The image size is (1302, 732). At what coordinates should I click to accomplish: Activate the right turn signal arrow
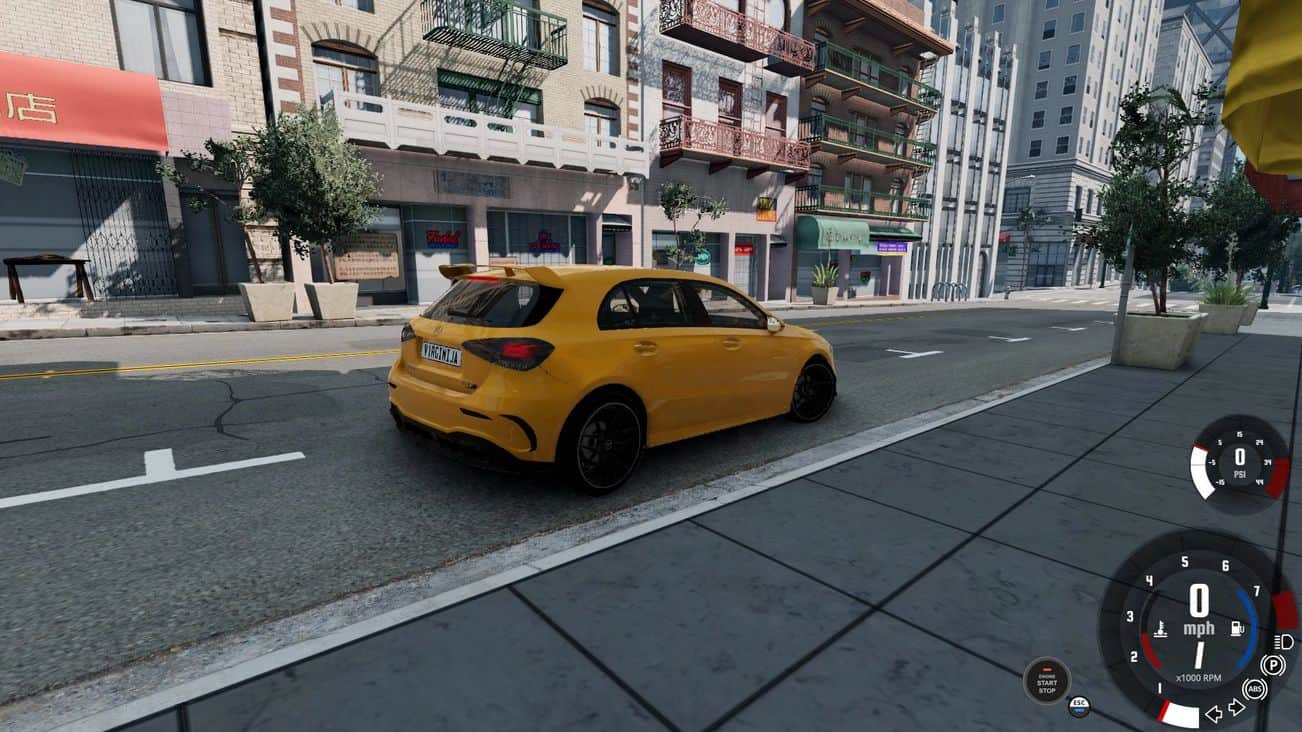point(1236,708)
